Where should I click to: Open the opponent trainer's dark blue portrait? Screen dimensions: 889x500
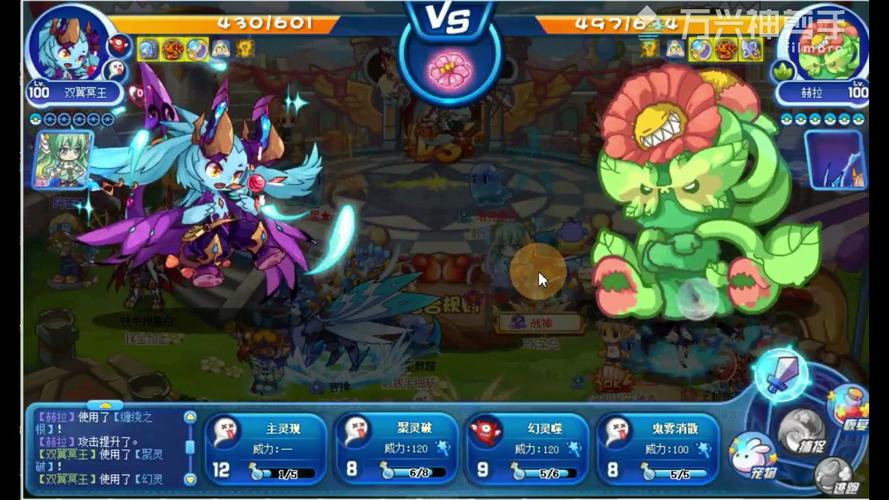pyautogui.click(x=836, y=160)
